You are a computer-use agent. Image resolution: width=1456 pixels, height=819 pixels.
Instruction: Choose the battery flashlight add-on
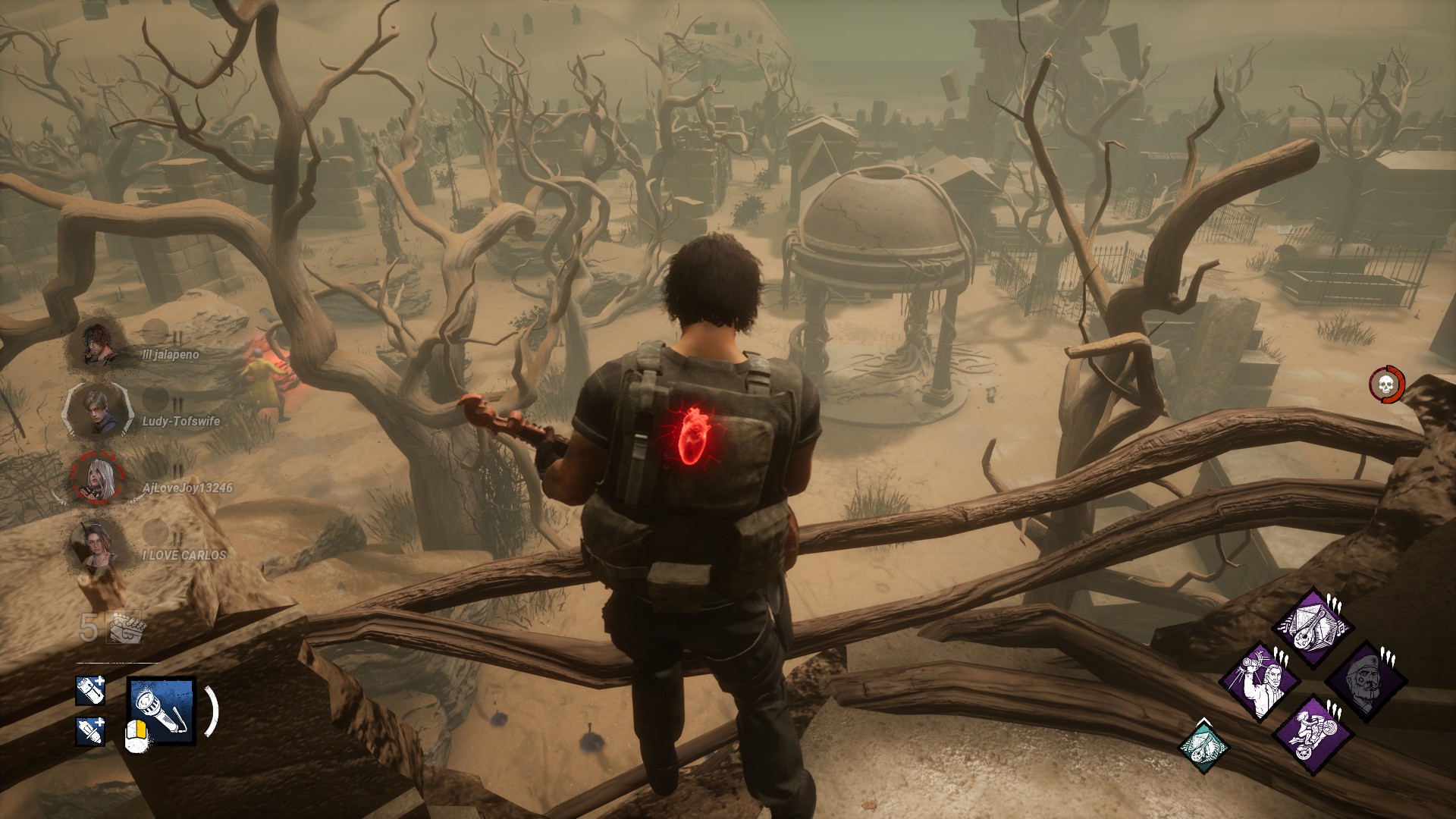(89, 690)
